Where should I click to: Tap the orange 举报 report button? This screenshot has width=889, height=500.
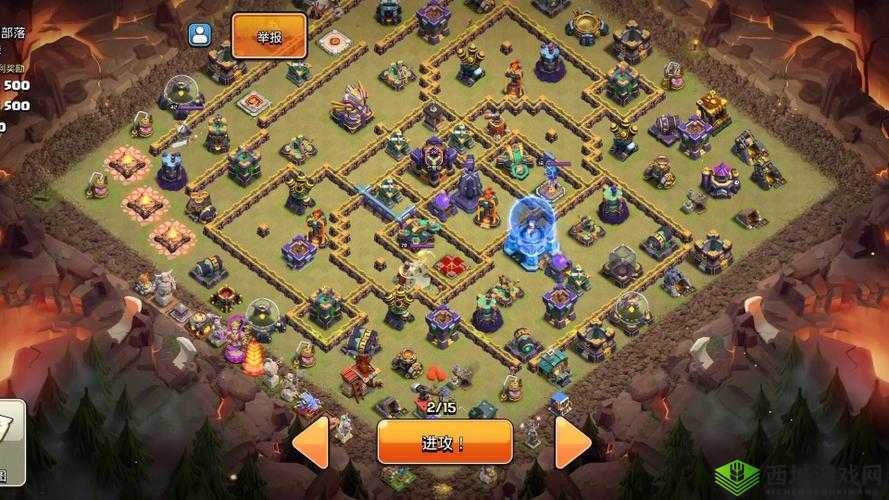pyautogui.click(x=269, y=37)
